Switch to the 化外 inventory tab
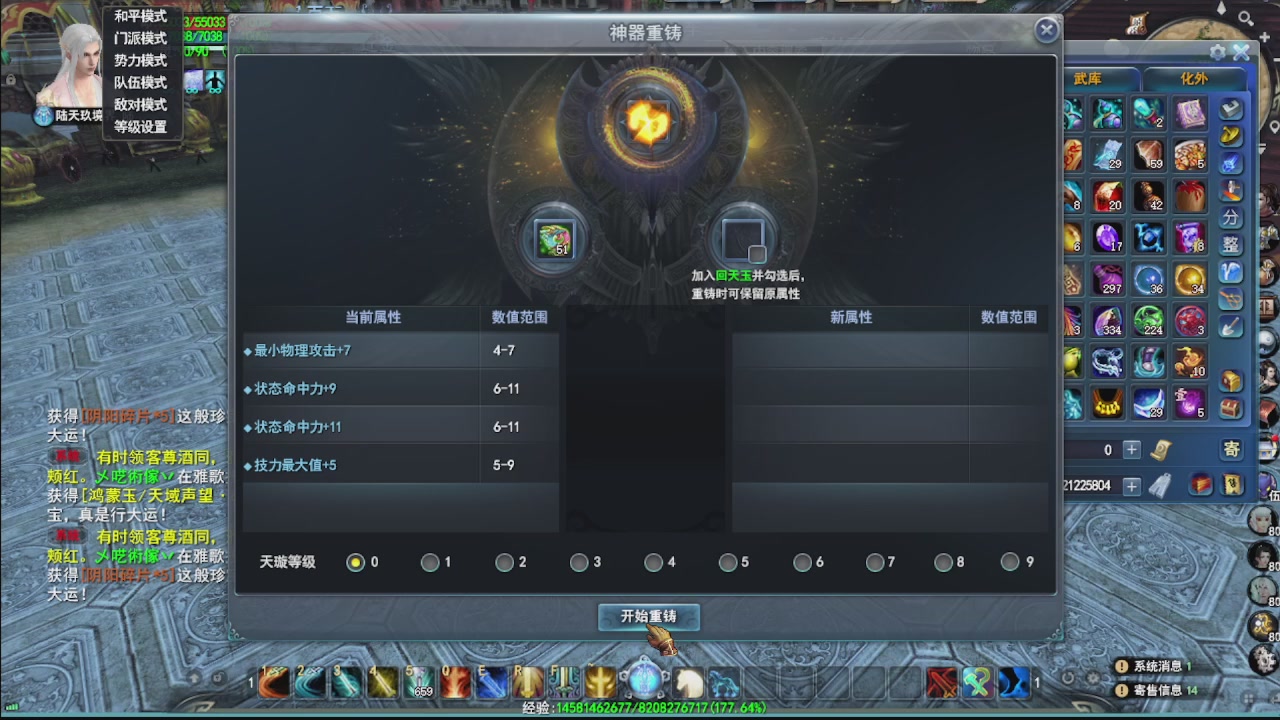This screenshot has width=1280, height=720. 1196,77
